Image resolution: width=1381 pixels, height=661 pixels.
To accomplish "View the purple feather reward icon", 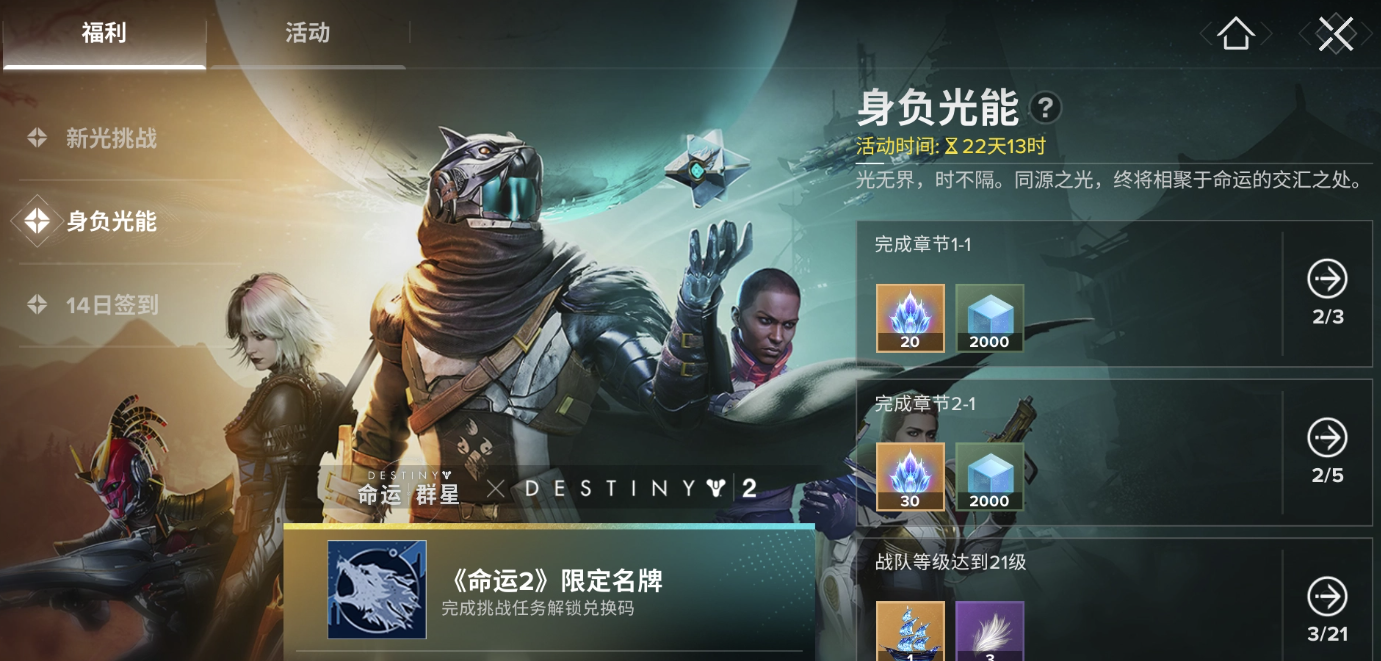I will (x=989, y=630).
